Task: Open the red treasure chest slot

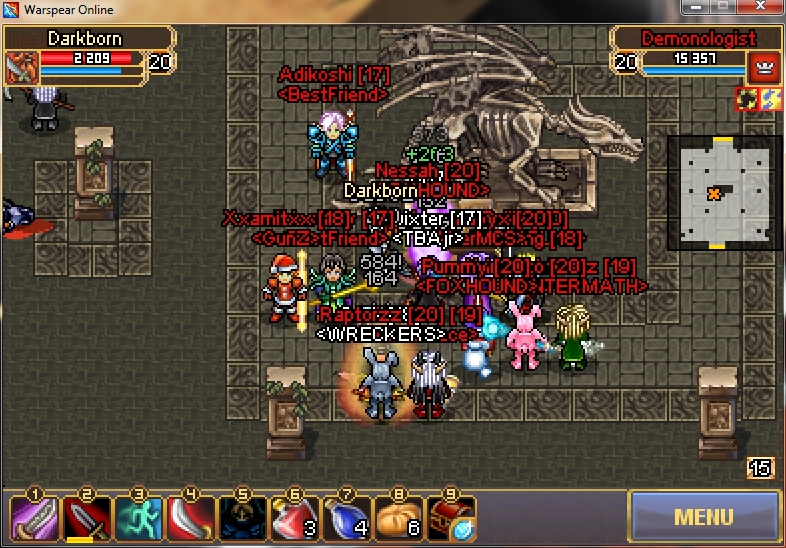Action: click(451, 519)
